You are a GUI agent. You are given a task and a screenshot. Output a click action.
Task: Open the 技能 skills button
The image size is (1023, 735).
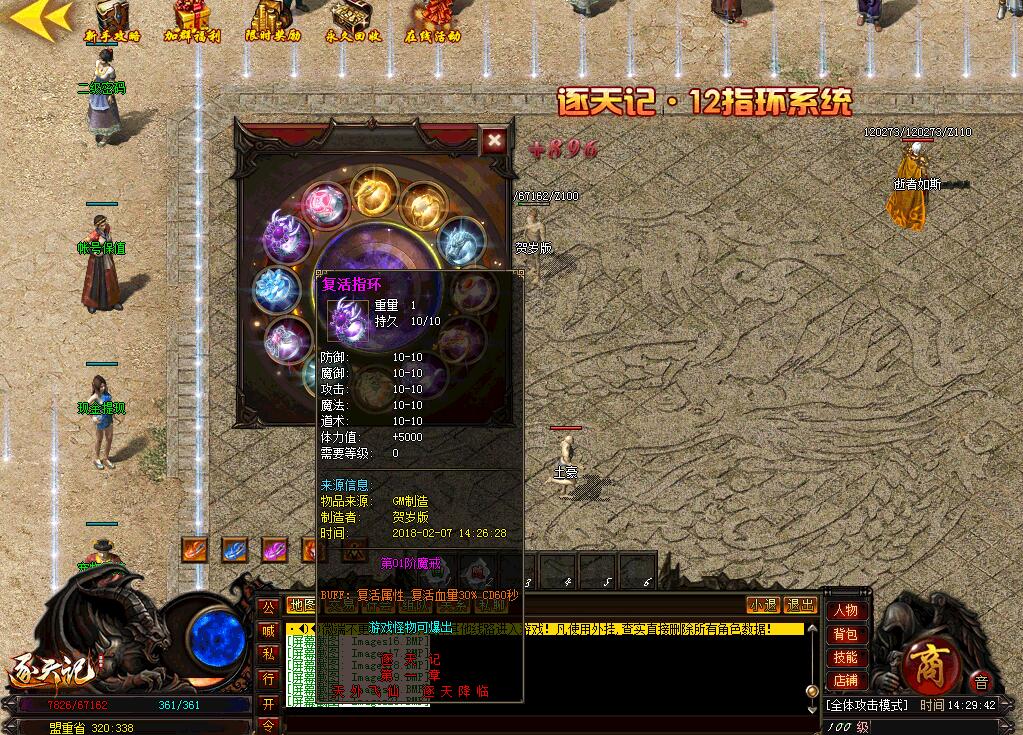pos(845,658)
